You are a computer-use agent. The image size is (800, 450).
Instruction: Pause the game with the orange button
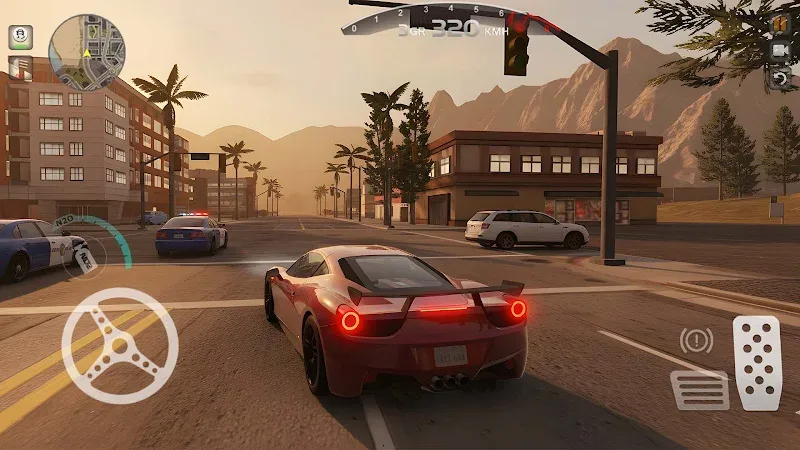(781, 24)
